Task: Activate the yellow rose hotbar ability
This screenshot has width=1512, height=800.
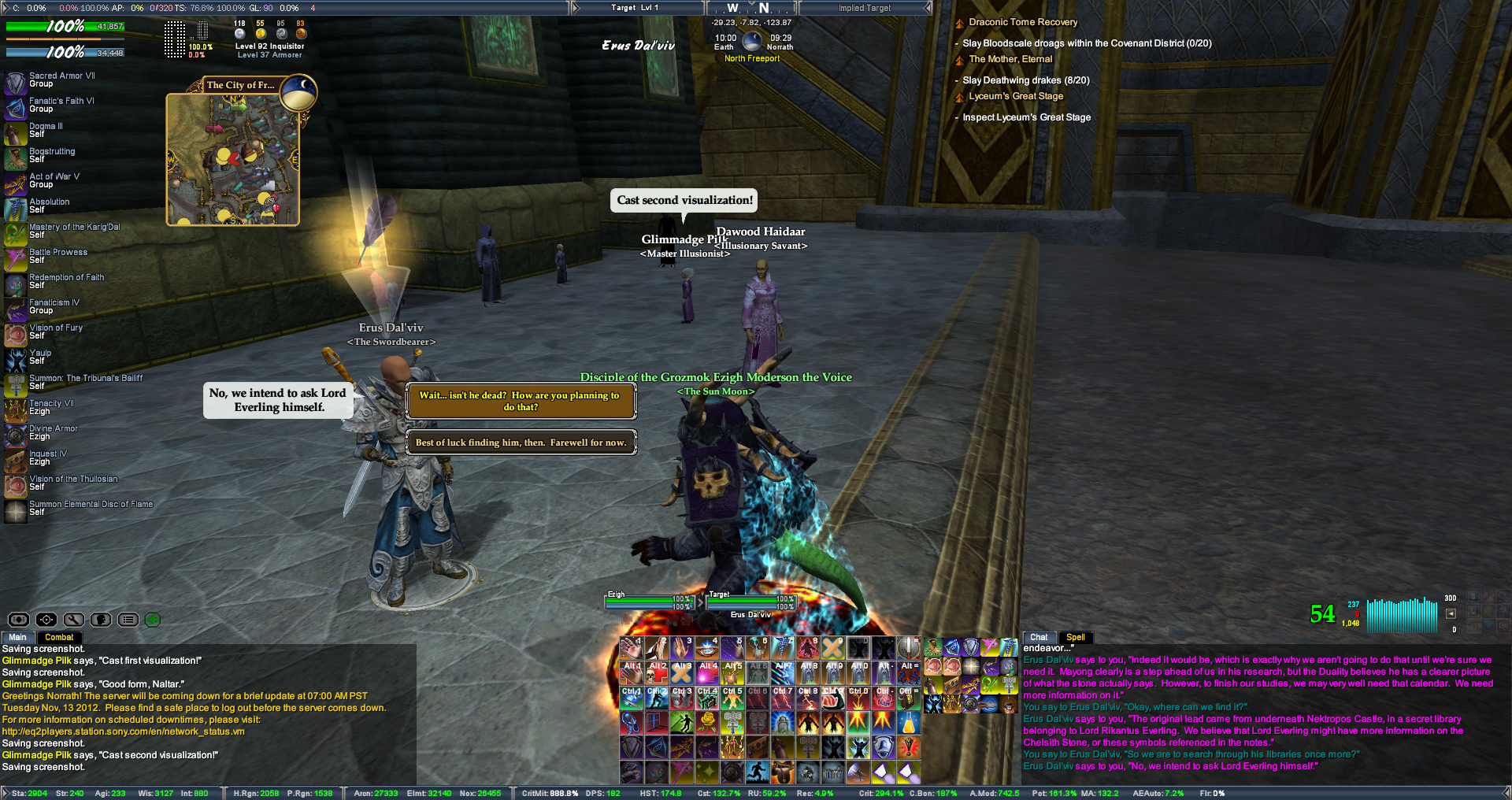Action: point(707,721)
